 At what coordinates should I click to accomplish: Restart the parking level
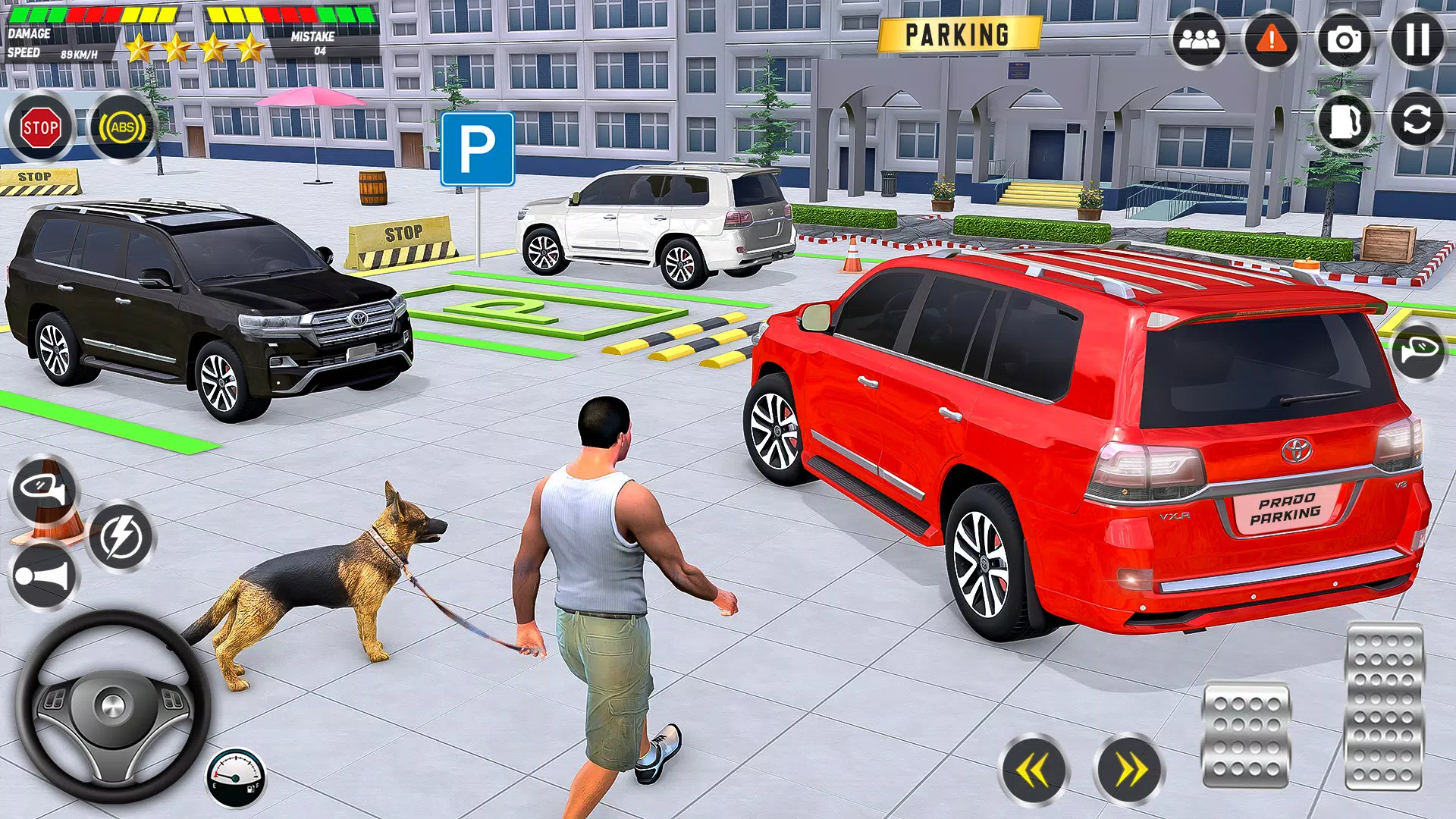pyautogui.click(x=1415, y=121)
